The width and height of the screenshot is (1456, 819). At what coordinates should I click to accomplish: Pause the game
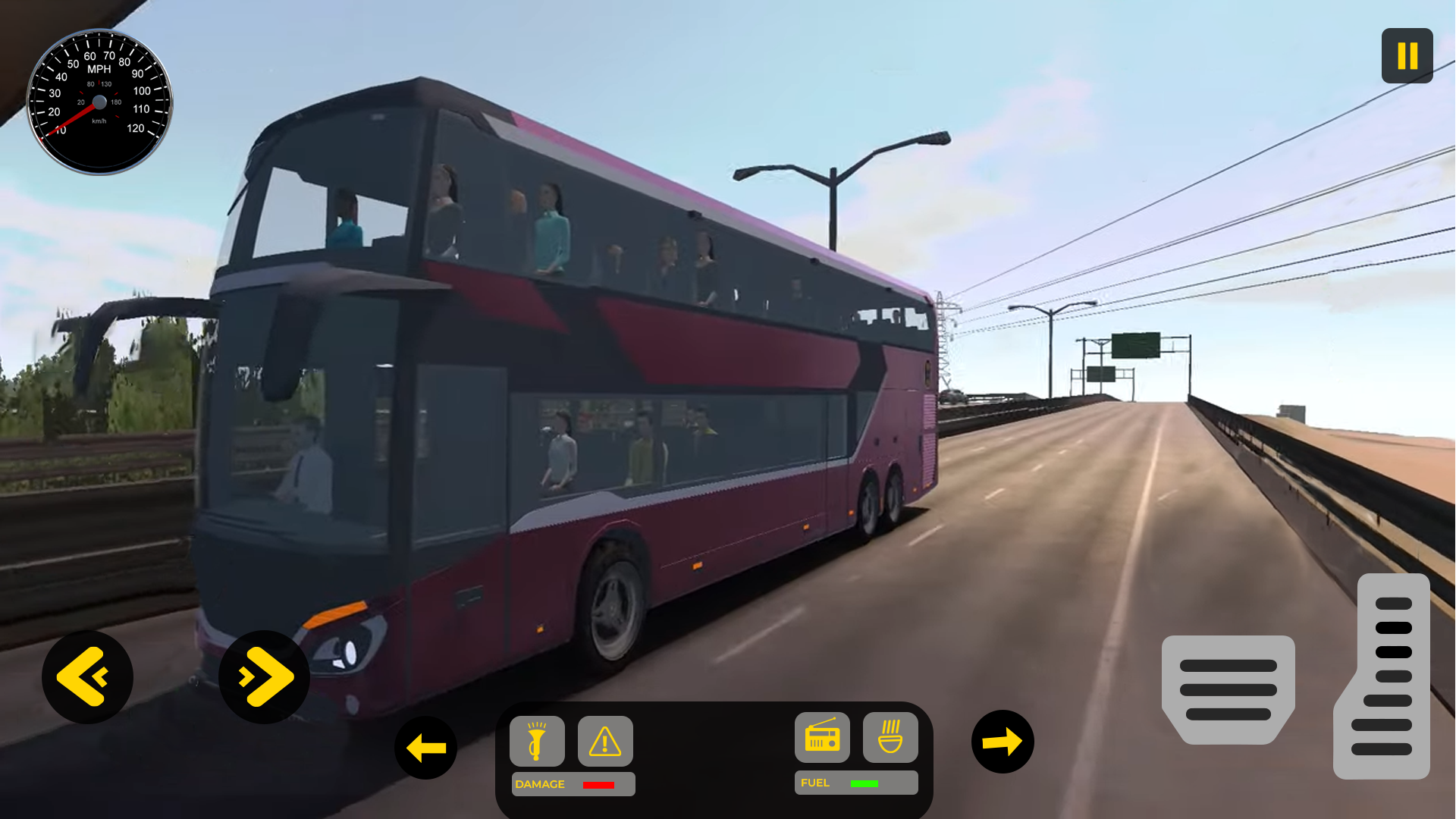pyautogui.click(x=1407, y=55)
